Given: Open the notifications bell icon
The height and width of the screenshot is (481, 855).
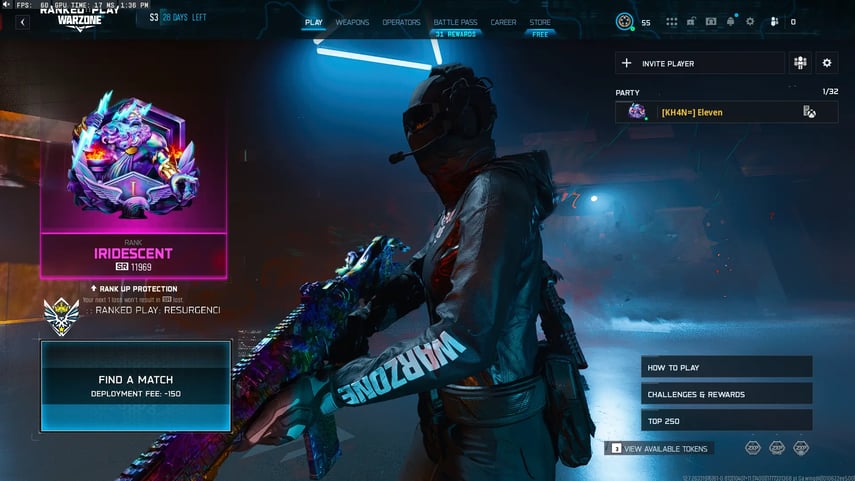Looking at the screenshot, I should click(731, 21).
